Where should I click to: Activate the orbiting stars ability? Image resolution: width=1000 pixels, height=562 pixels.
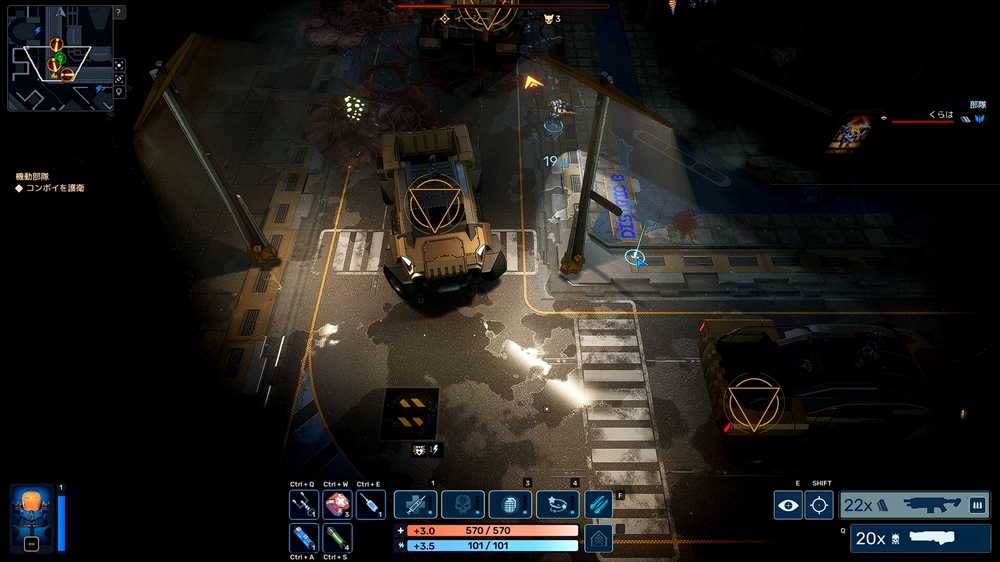click(x=557, y=505)
